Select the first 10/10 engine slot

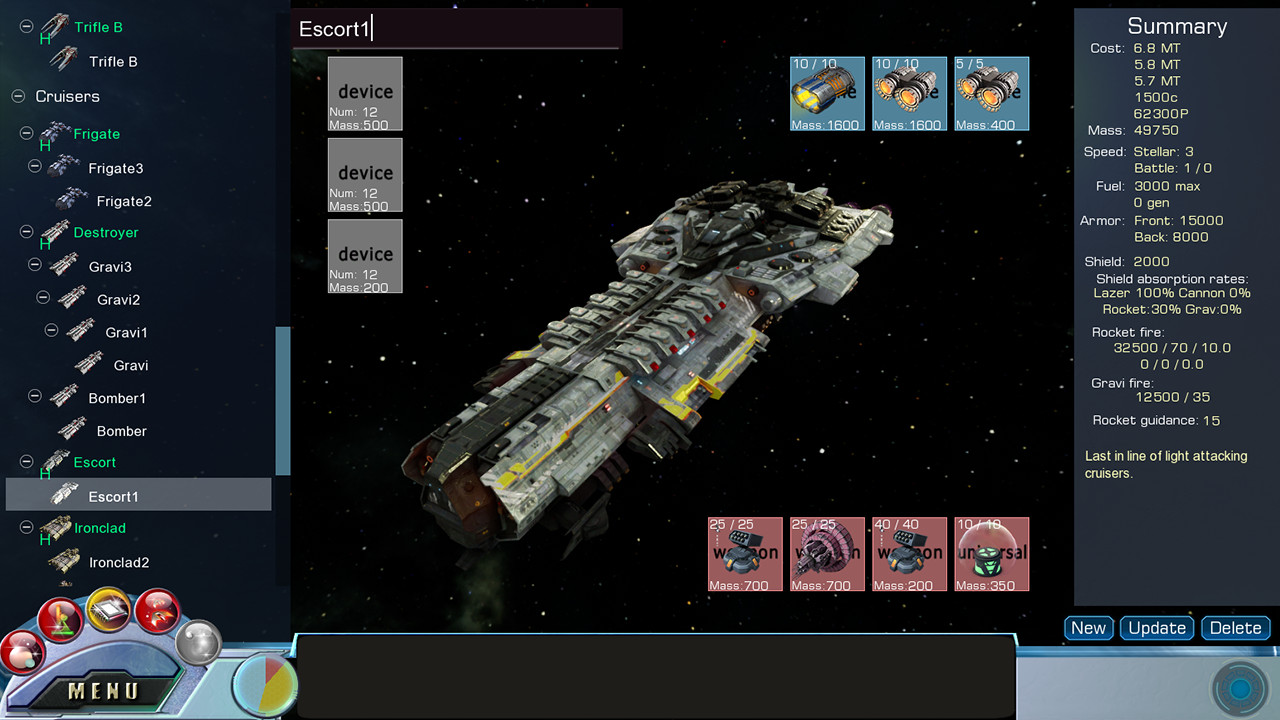[826, 93]
